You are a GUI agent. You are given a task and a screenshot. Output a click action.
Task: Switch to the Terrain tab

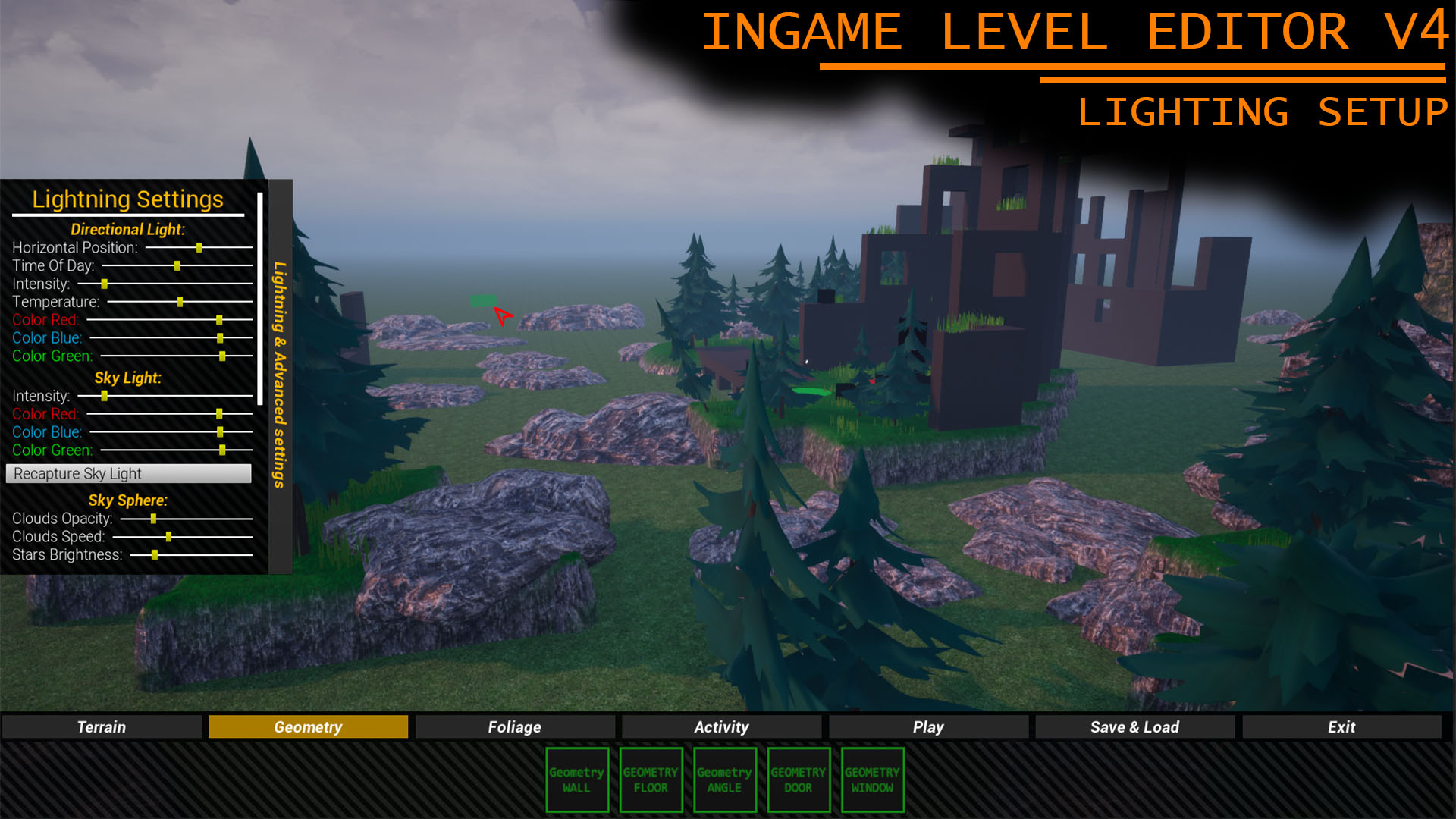pos(102,726)
